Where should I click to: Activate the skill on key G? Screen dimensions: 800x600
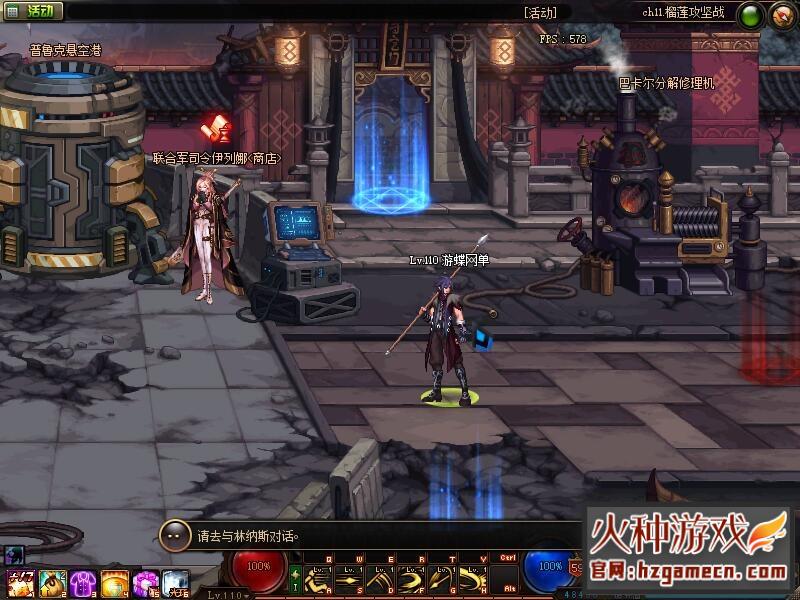[x=440, y=580]
